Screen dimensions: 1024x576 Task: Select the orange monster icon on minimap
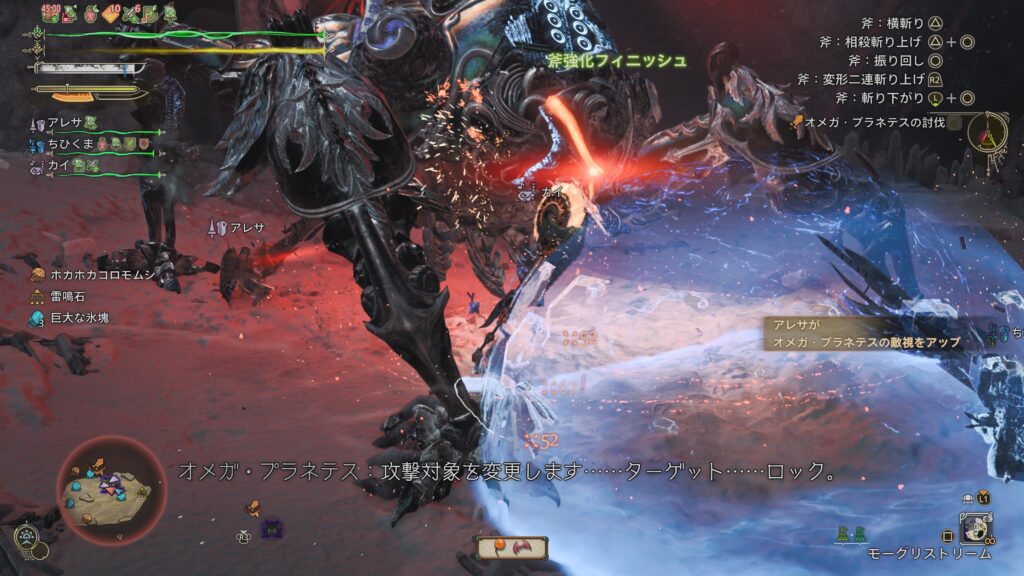point(98,467)
